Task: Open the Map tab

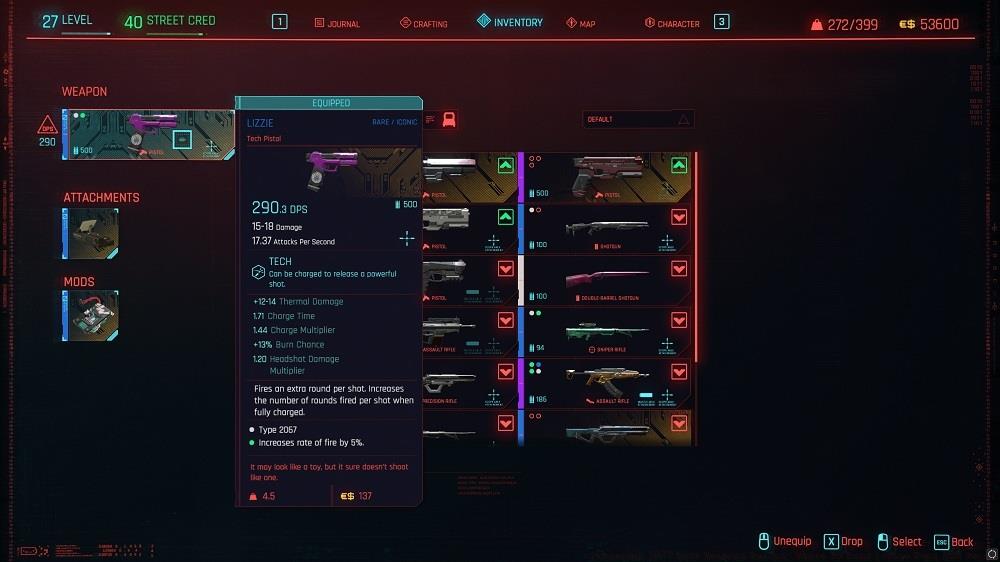Action: tap(581, 23)
